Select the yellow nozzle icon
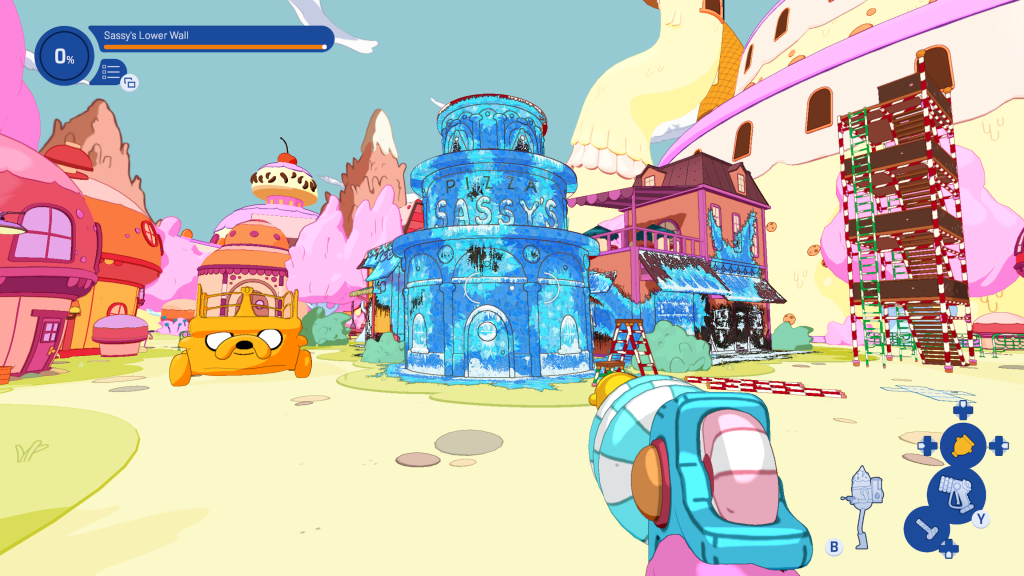Screen dimensions: 1024x576 (x=963, y=445)
